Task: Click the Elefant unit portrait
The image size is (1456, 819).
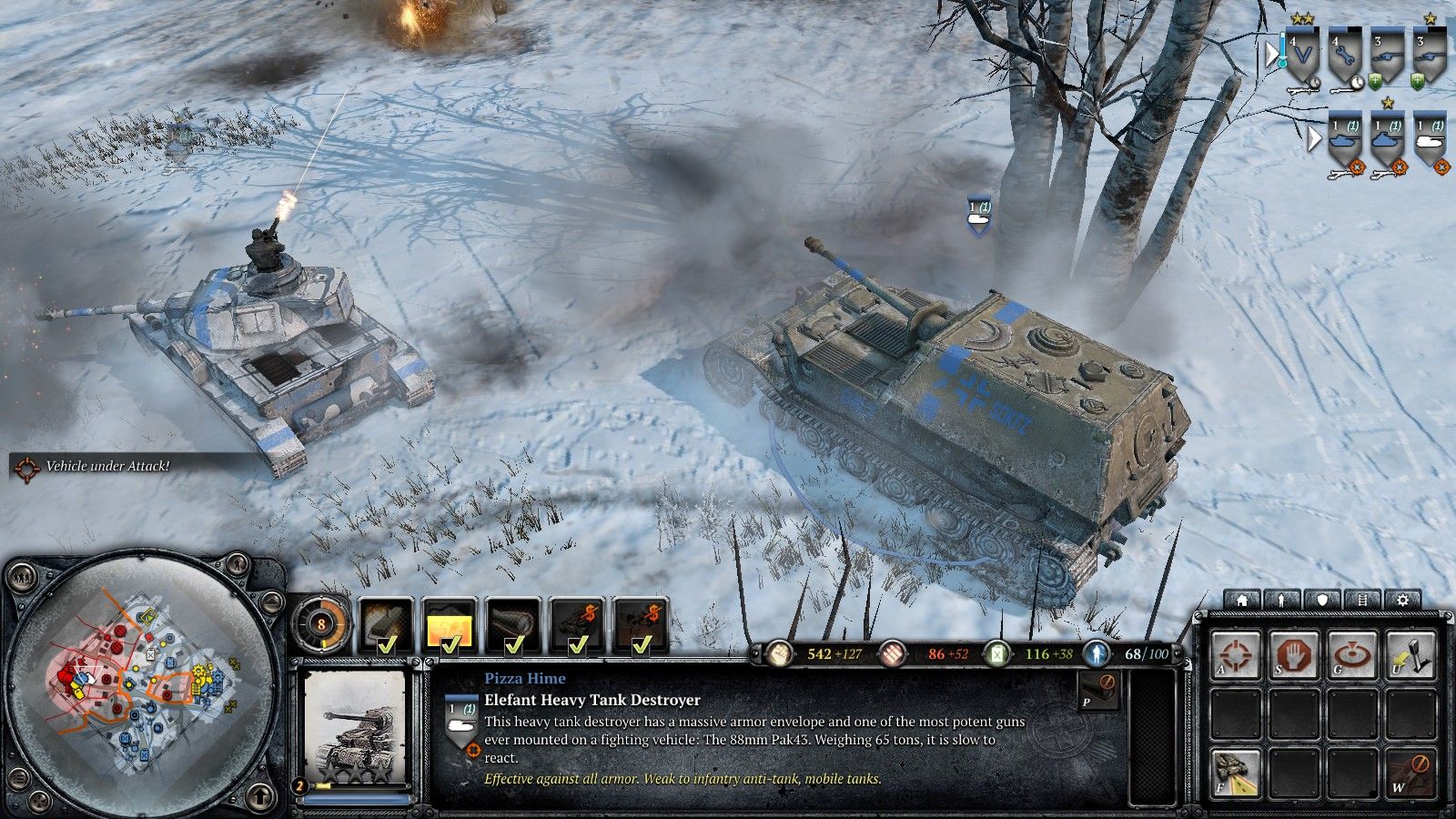Action: click(x=355, y=728)
